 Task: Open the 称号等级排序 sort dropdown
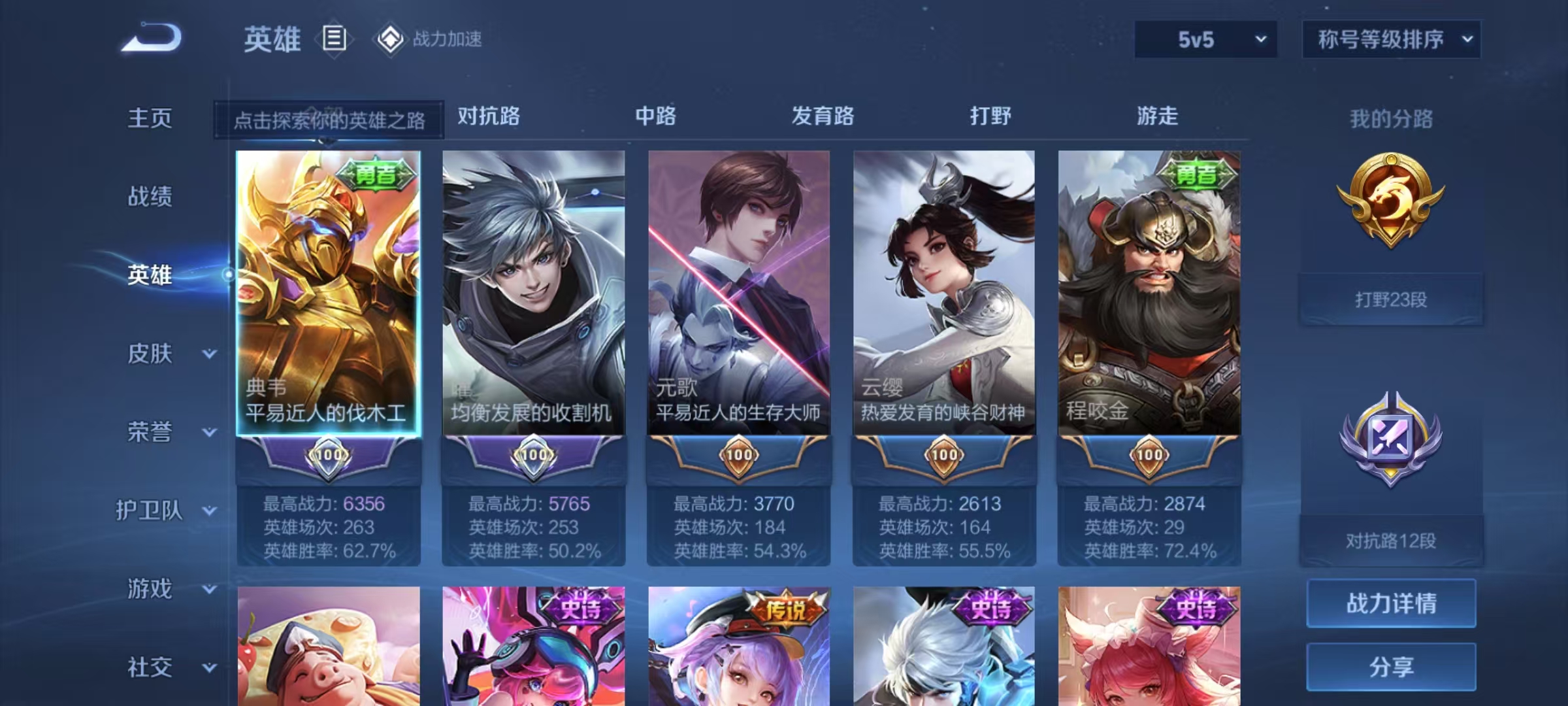pyautogui.click(x=1392, y=40)
